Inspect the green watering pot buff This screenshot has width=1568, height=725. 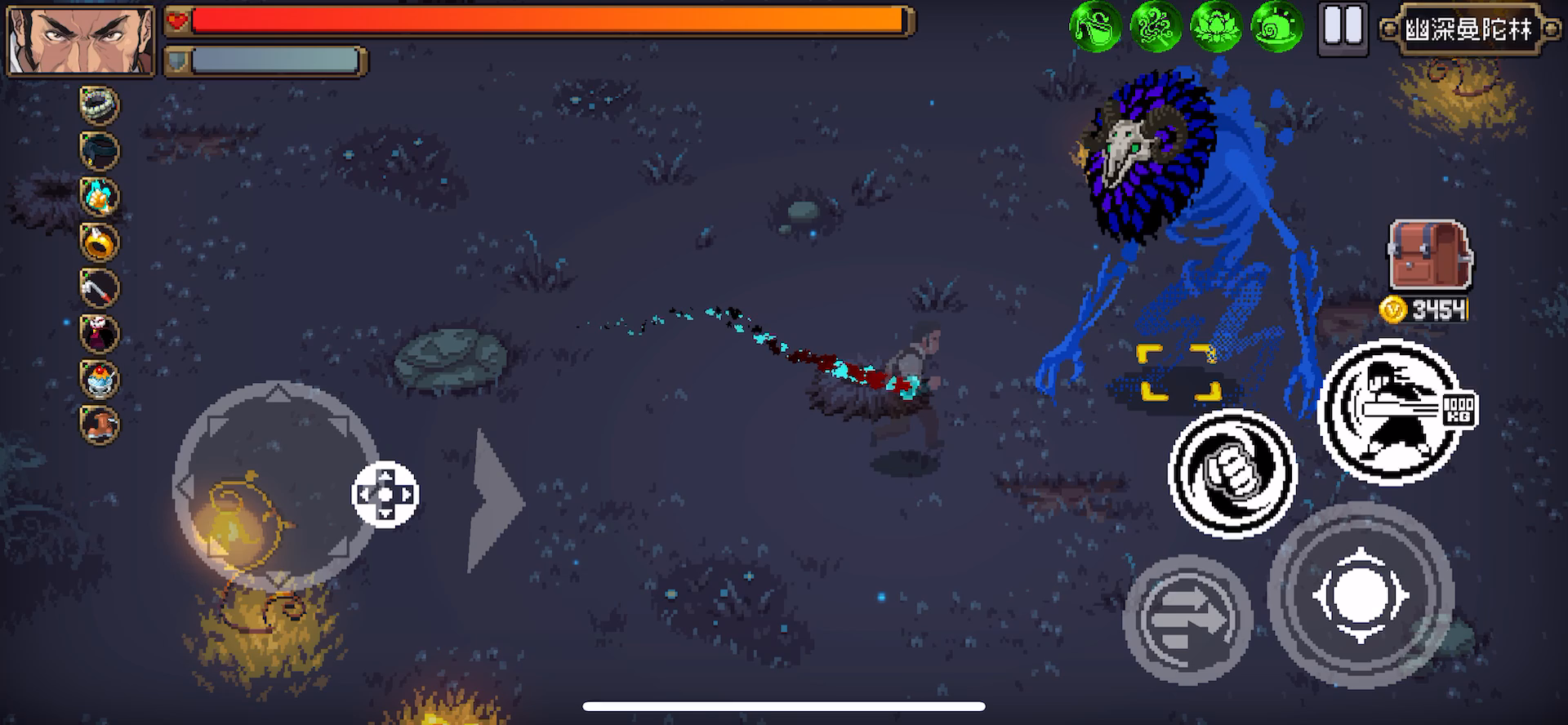tap(1094, 27)
